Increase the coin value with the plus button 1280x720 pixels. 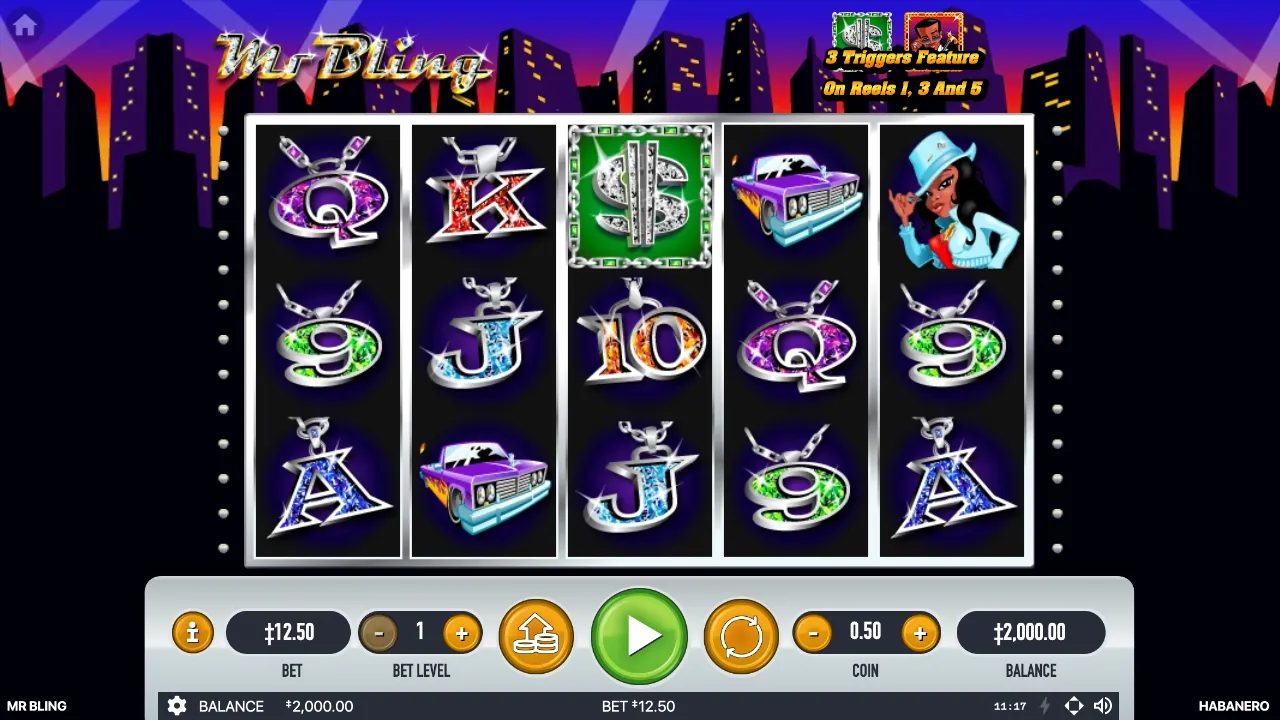point(919,632)
